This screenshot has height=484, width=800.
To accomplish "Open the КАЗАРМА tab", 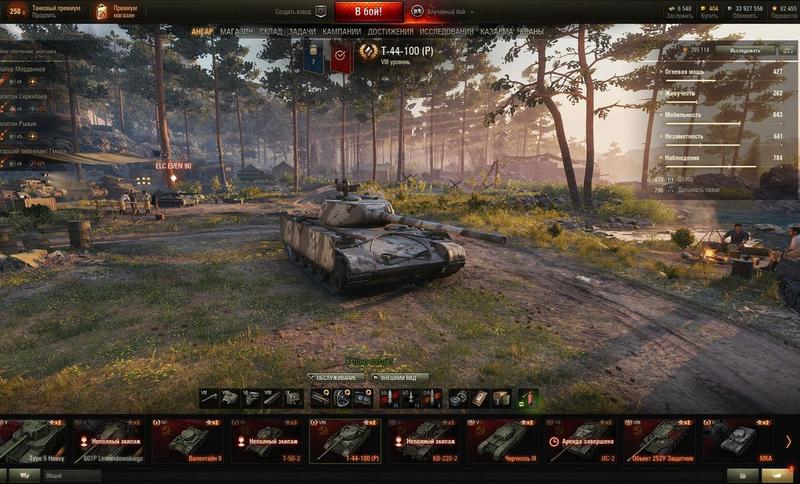I will (497, 32).
